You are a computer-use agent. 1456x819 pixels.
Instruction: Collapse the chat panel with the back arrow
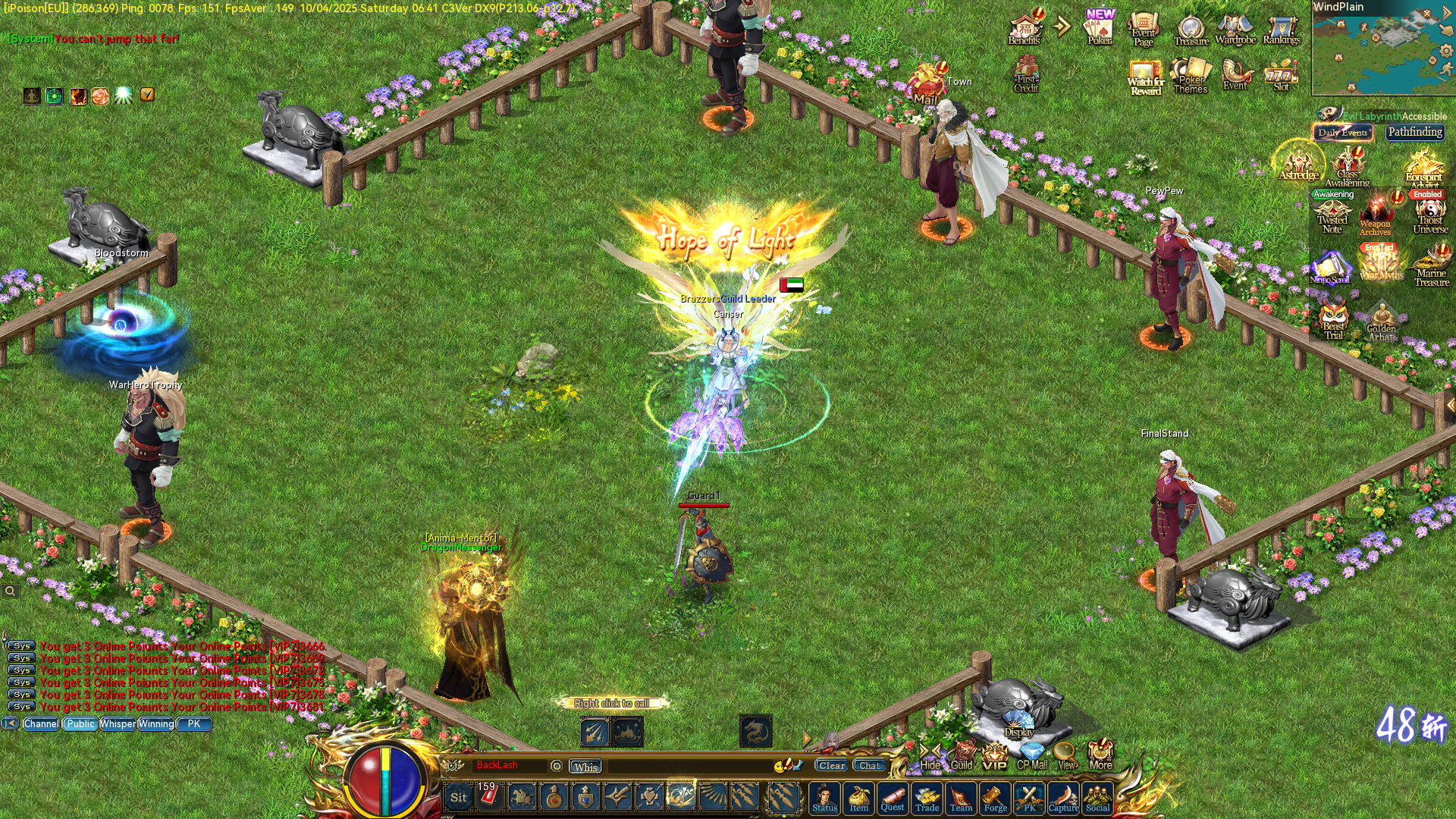pyautogui.click(x=11, y=723)
